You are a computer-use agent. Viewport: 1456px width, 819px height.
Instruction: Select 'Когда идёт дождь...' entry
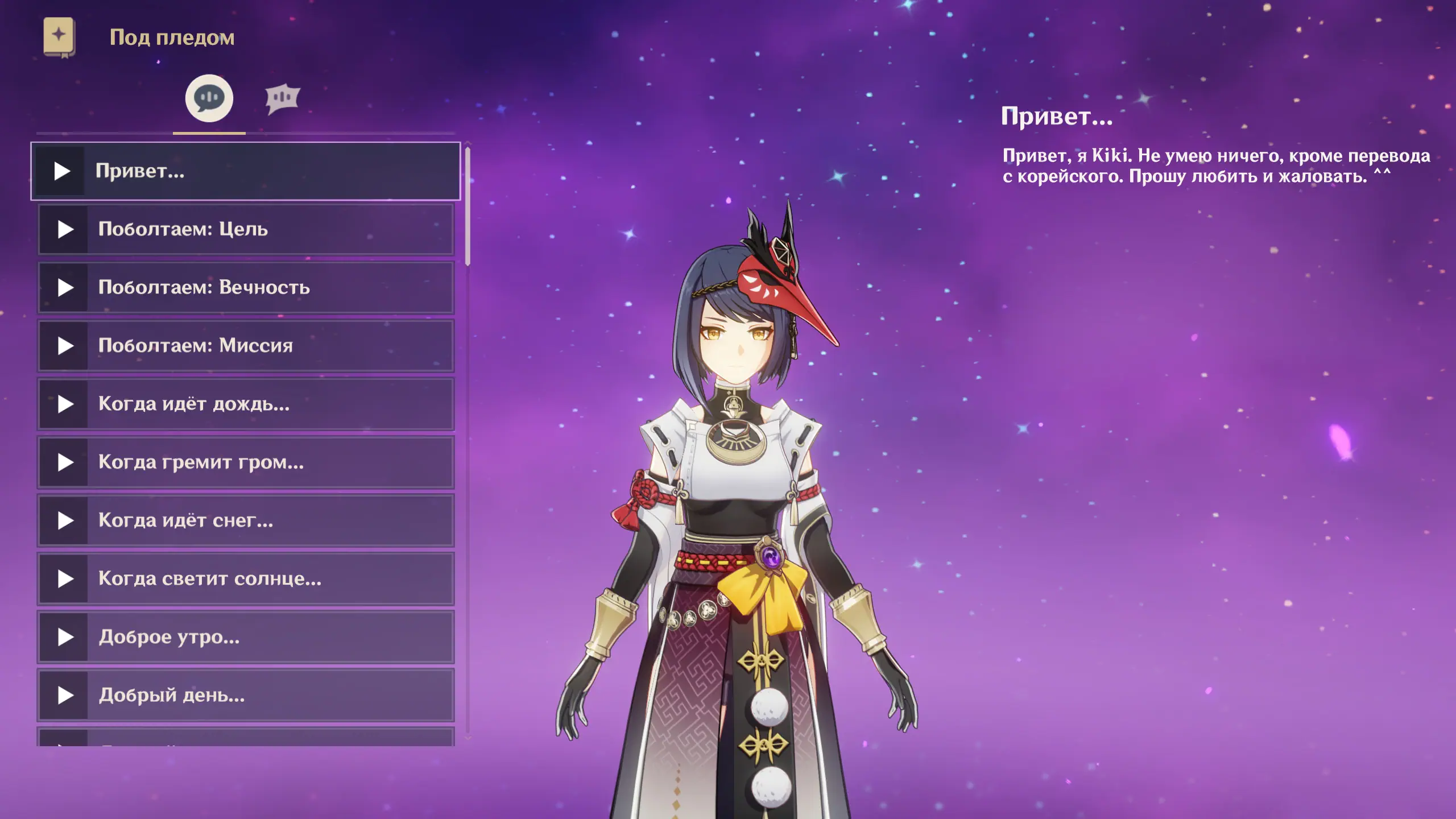[x=246, y=404]
